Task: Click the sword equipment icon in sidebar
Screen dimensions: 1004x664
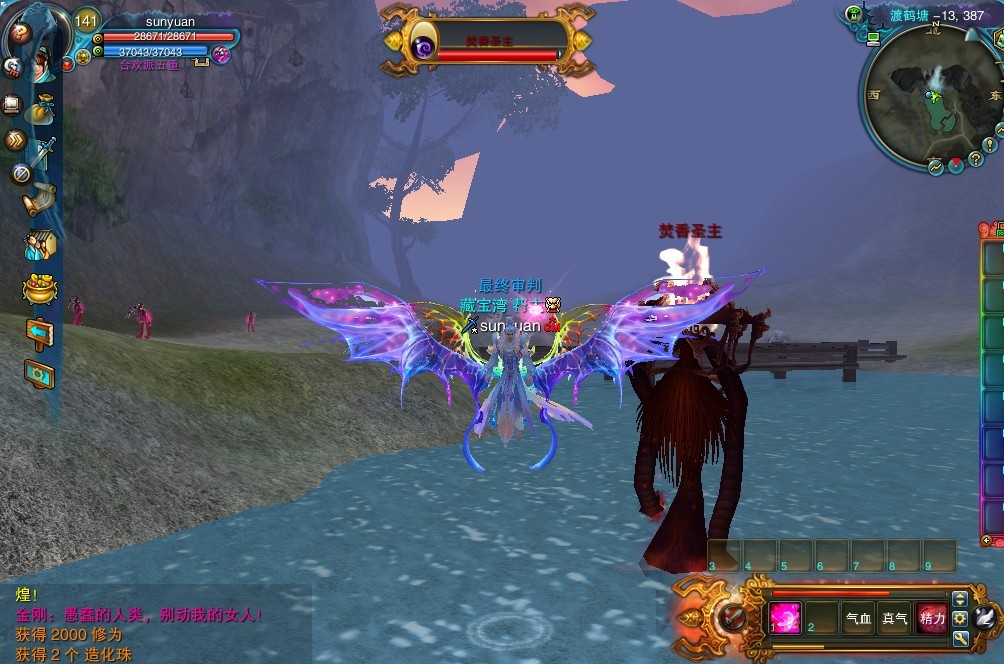Action: click(x=41, y=153)
